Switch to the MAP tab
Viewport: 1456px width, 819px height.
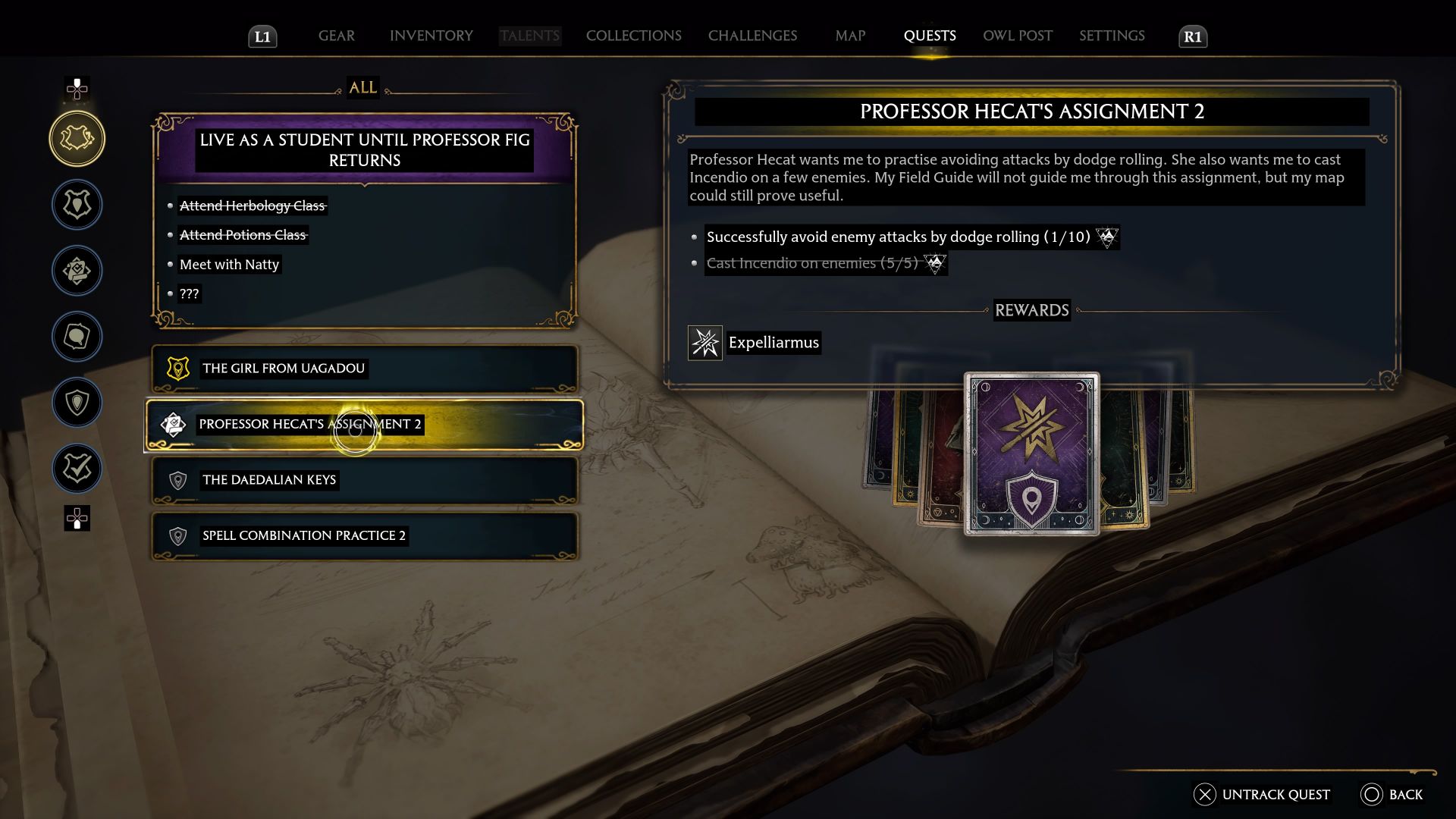click(x=849, y=36)
